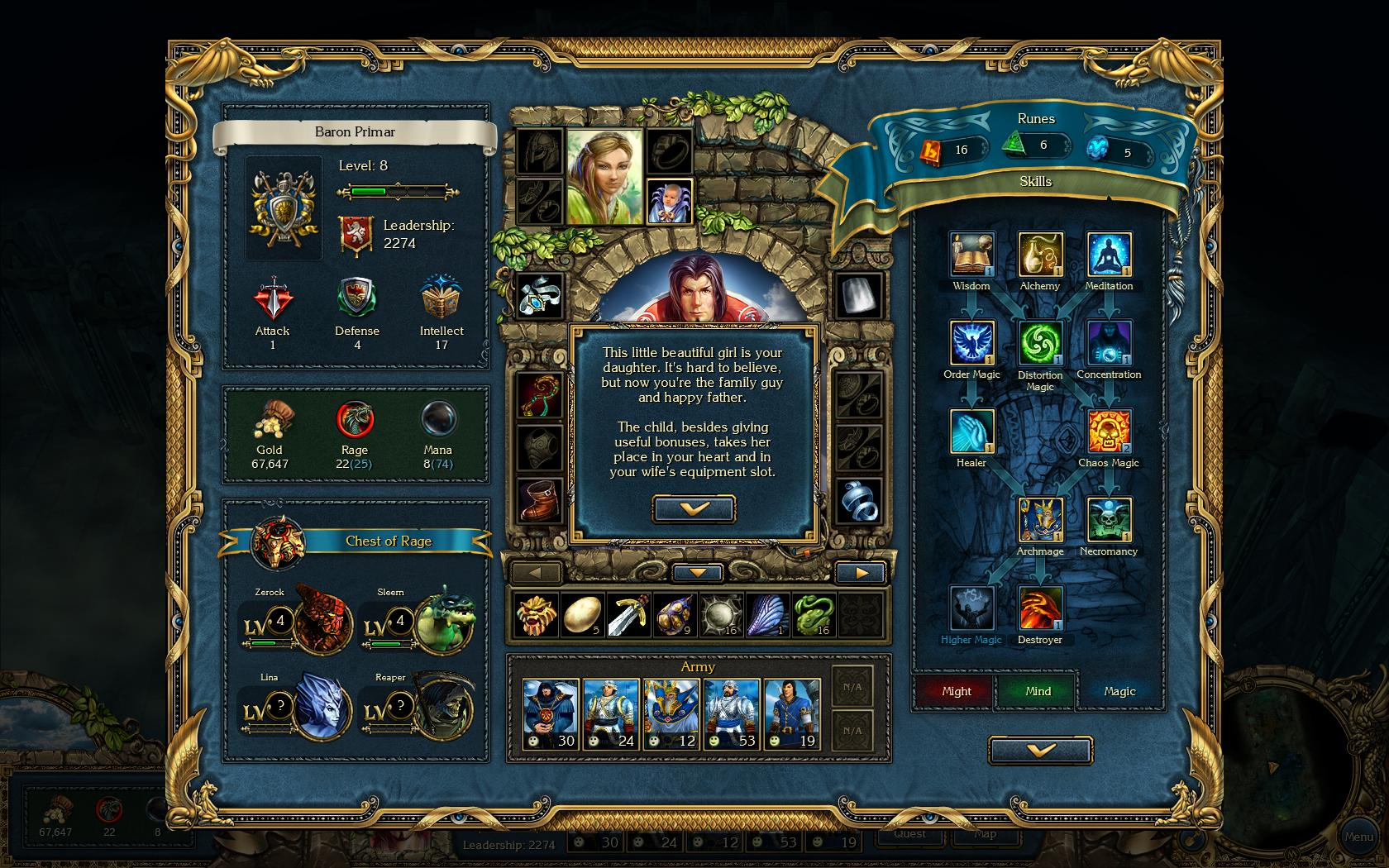Select Zerock rage spirit
Screen dimensions: 1389x868
tap(322, 618)
